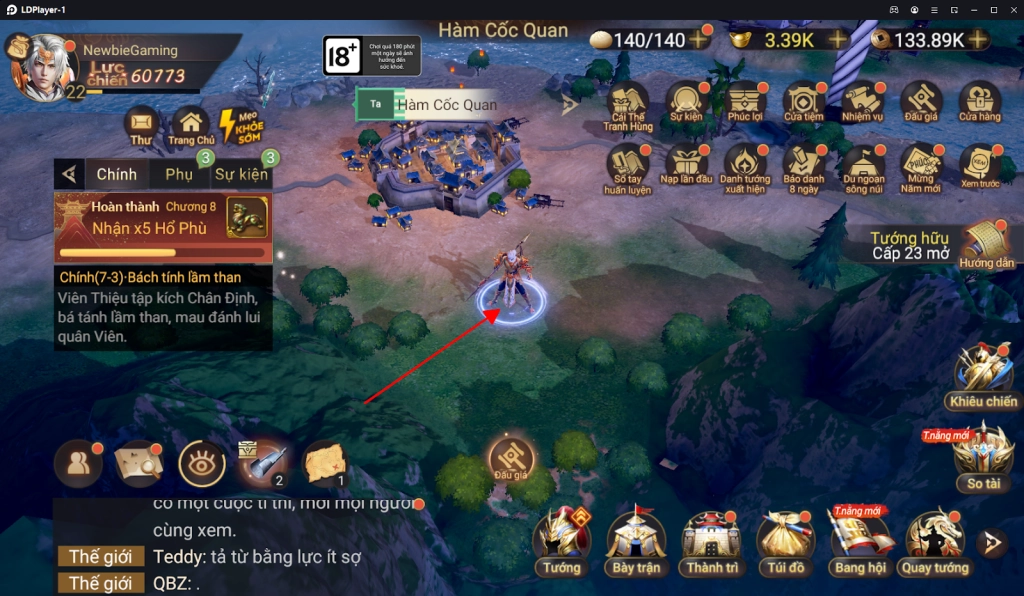Open the Phúc lợi welfare rewards
The height and width of the screenshot is (596, 1024).
[x=745, y=103]
